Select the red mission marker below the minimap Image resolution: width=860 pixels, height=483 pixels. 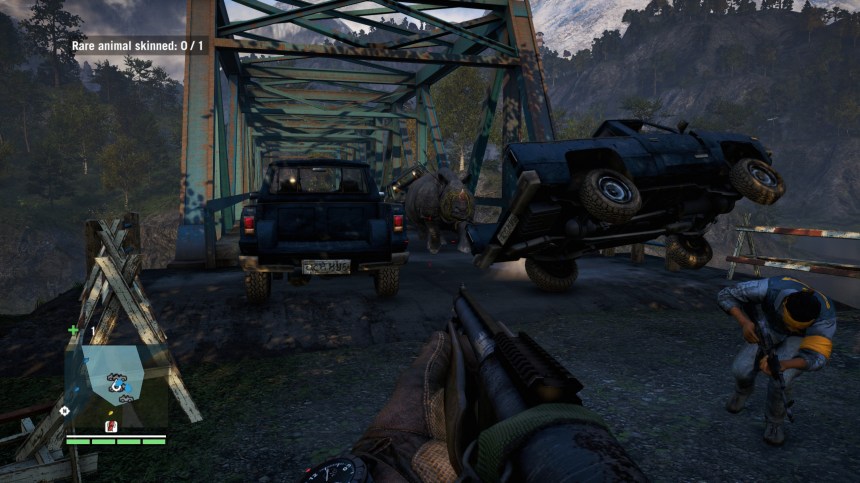[x=111, y=426]
